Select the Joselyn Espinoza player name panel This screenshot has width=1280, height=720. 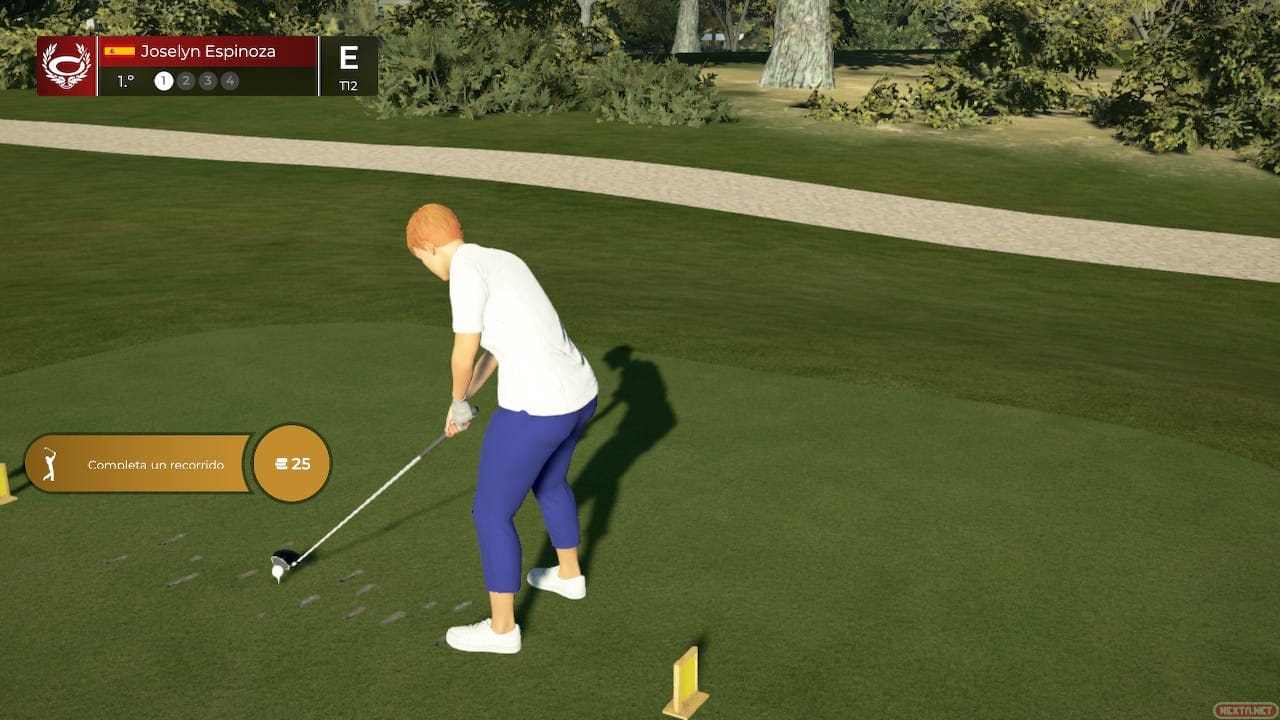coord(207,51)
